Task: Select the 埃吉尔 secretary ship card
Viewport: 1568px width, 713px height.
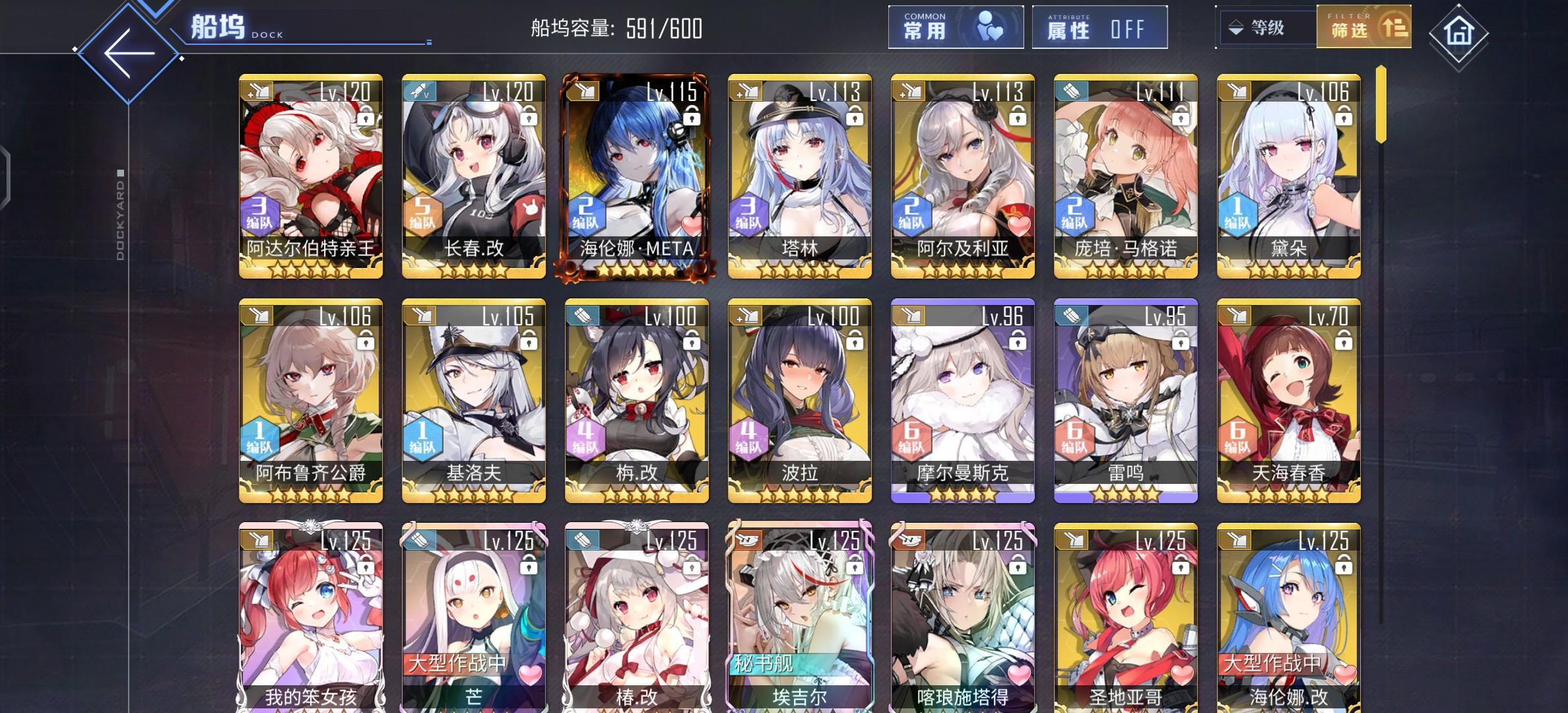Action: pyautogui.click(x=799, y=614)
